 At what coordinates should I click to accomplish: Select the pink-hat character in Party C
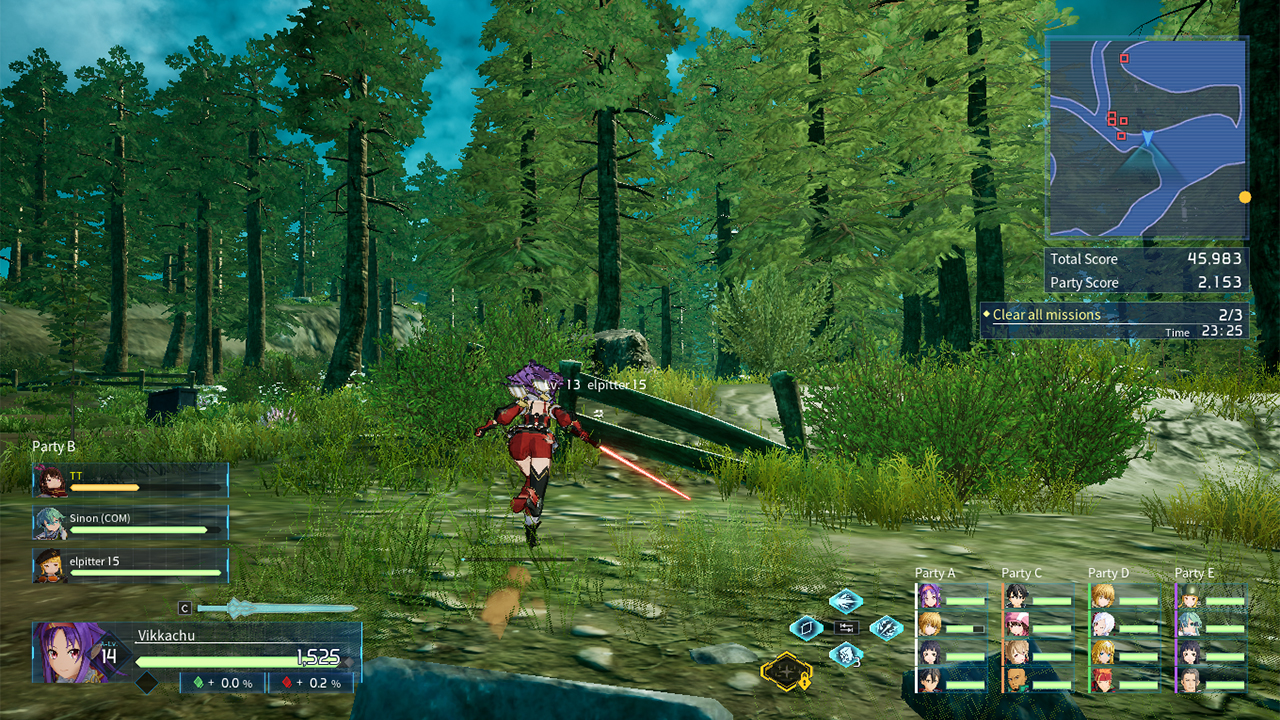[x=1017, y=626]
